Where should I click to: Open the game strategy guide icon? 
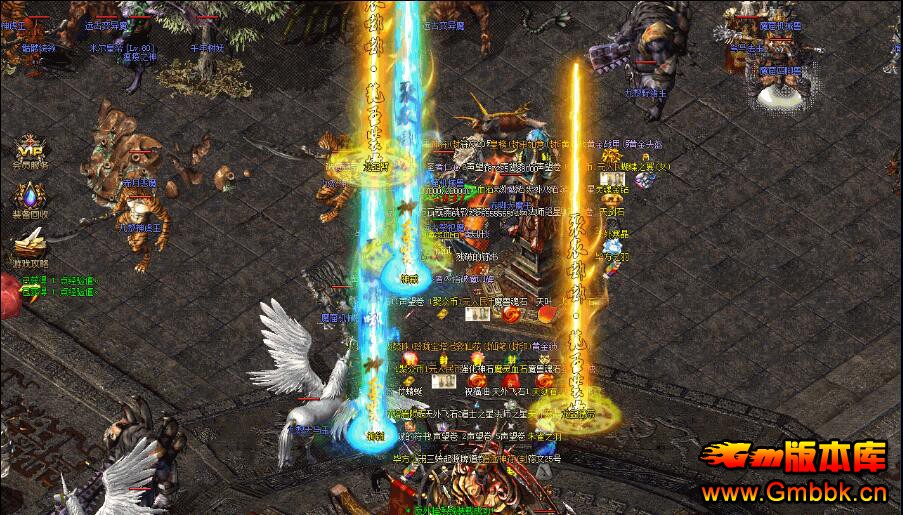tap(30, 244)
